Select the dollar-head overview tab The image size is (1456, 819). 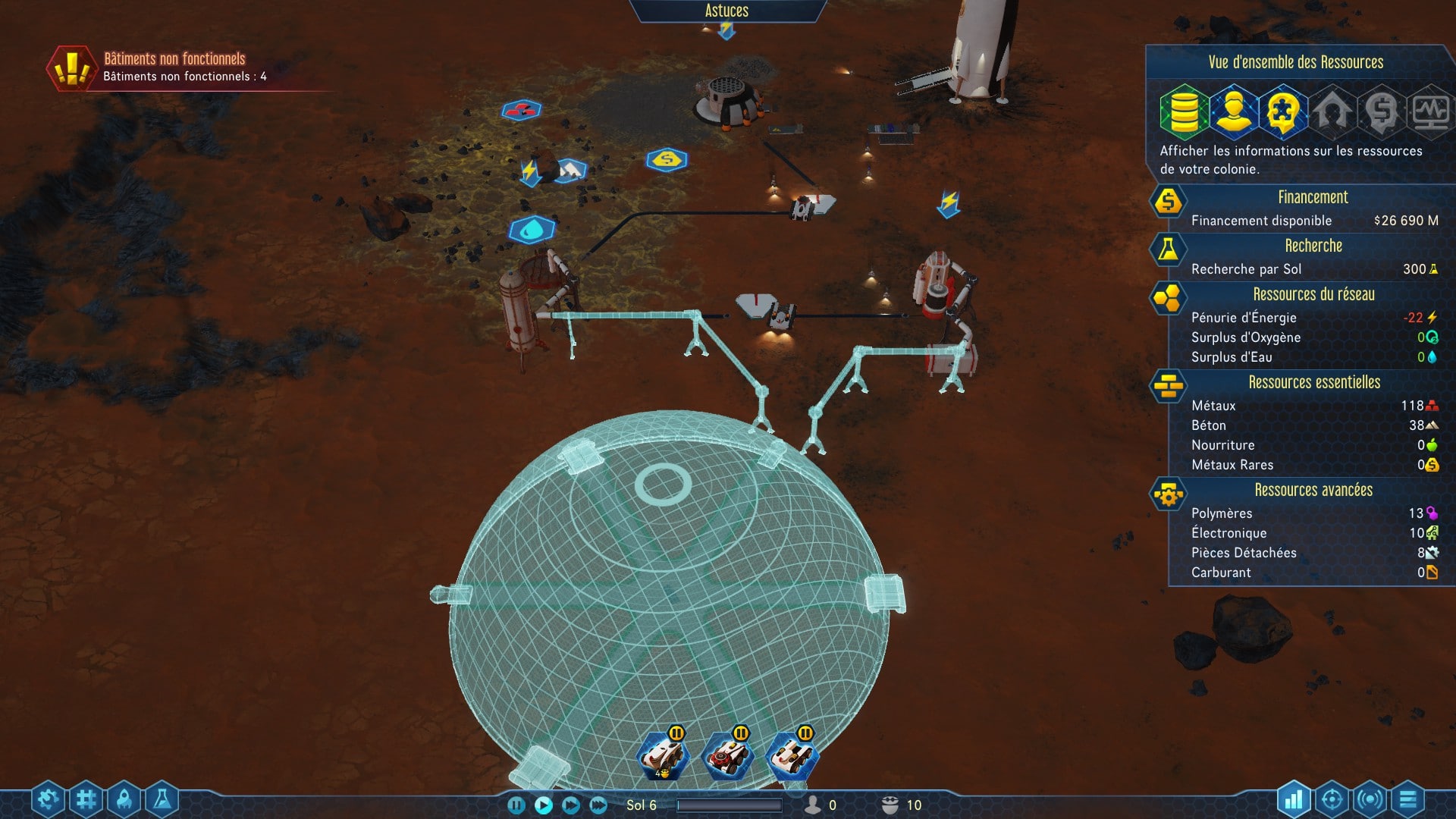click(1382, 111)
